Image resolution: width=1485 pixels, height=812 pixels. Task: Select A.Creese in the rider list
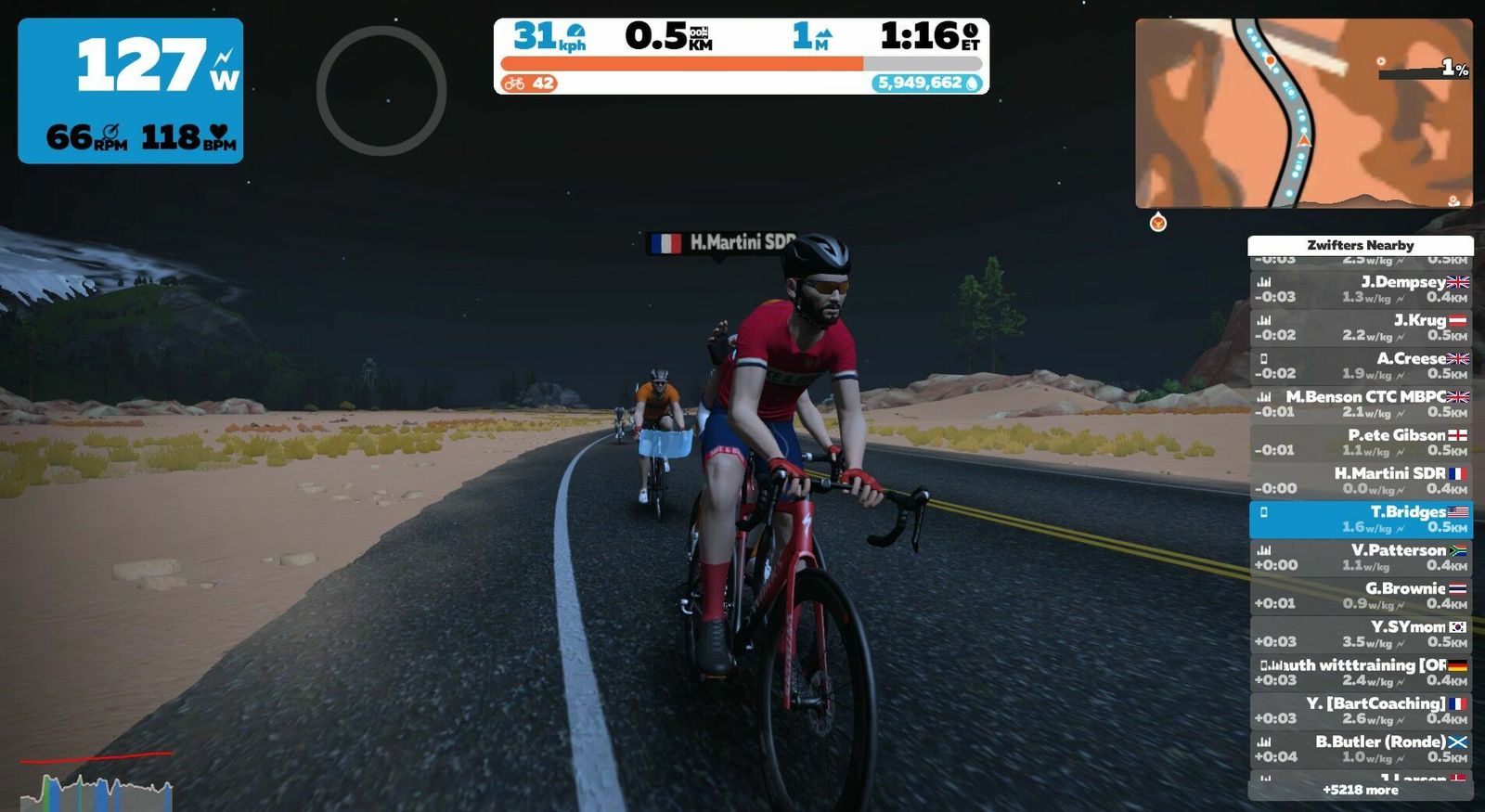tap(1361, 365)
